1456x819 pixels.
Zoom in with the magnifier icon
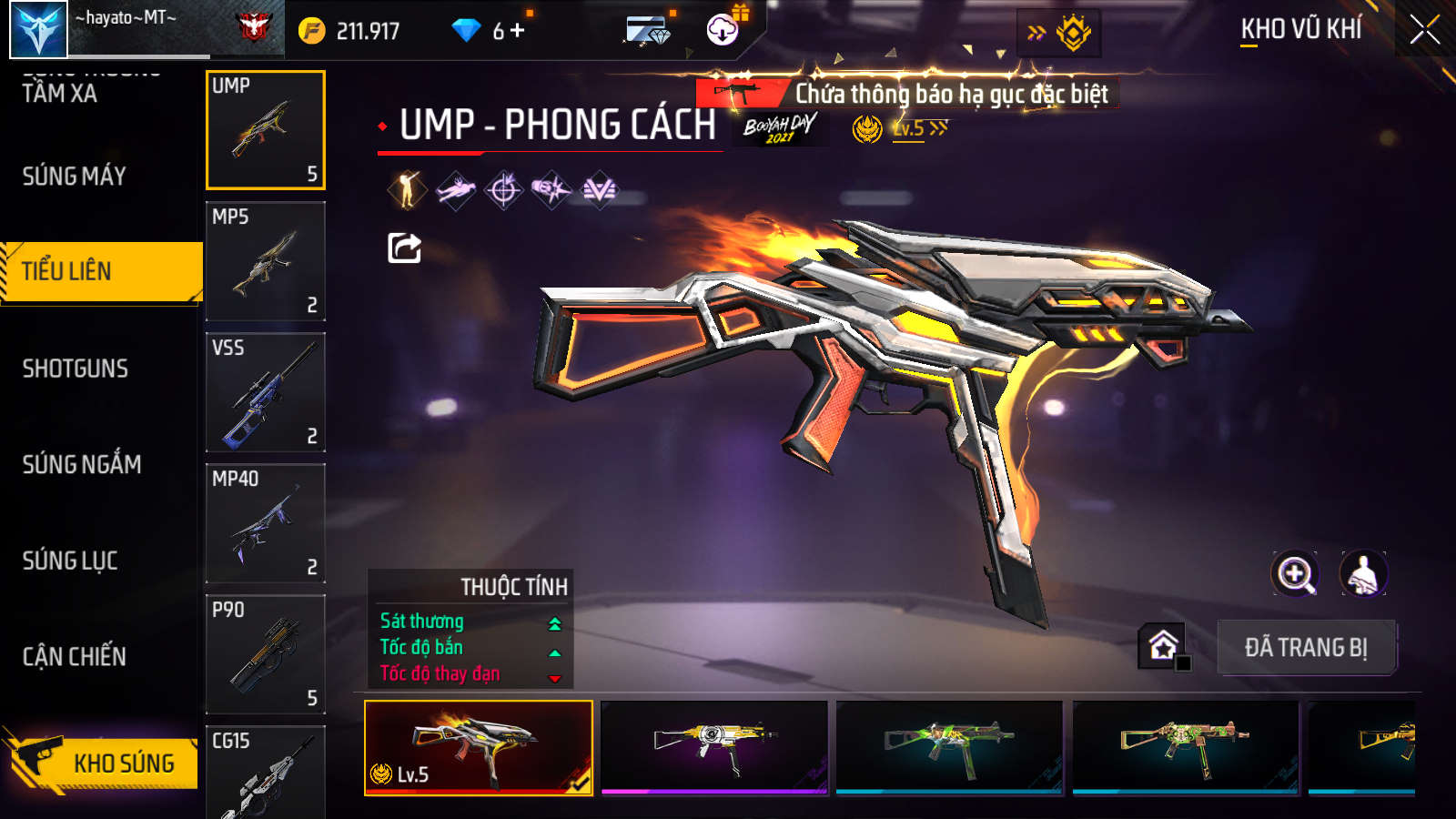click(x=1295, y=574)
